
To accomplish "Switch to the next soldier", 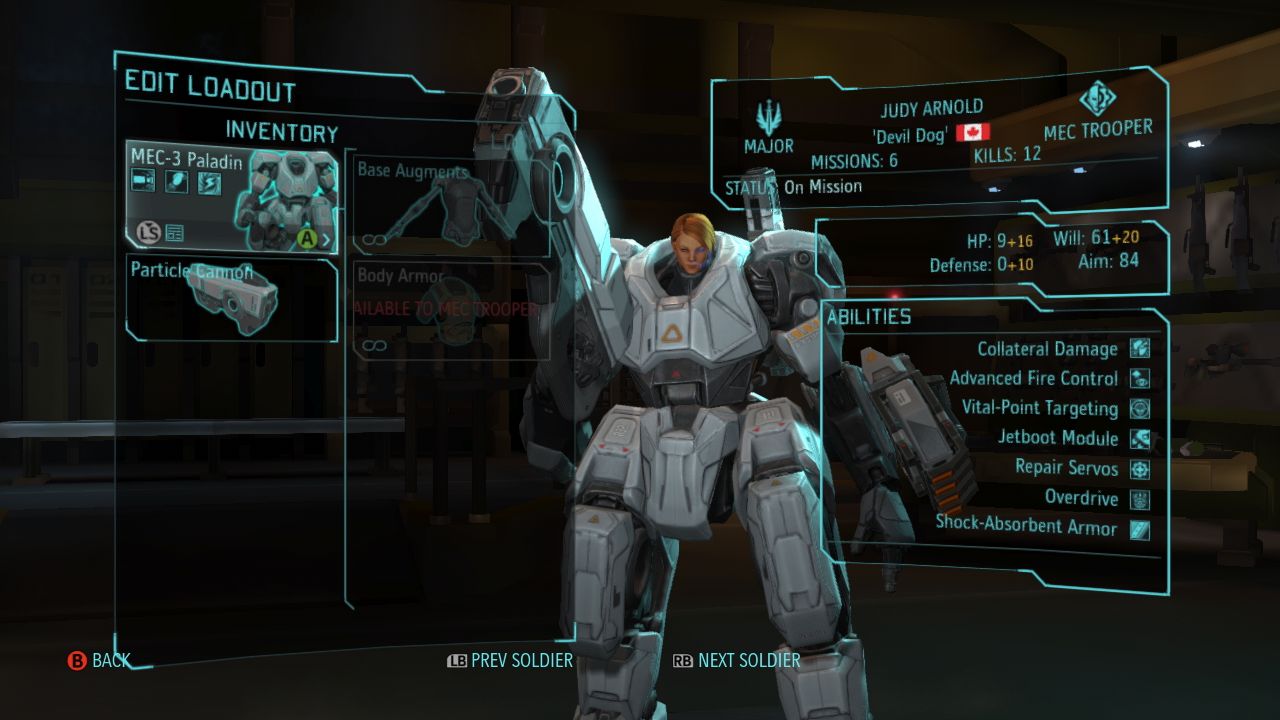I will click(737, 660).
